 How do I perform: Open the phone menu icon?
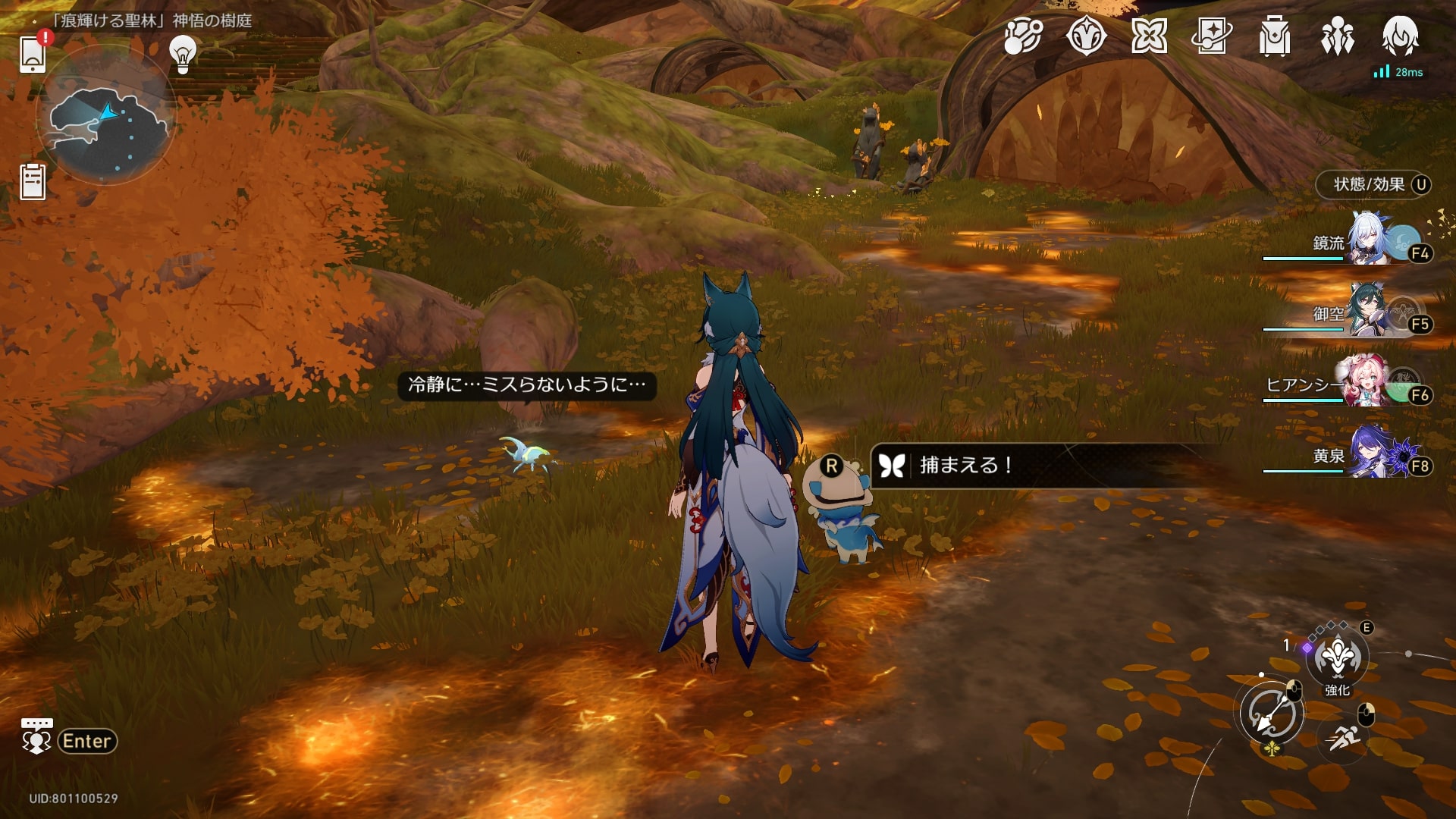pos(33,54)
